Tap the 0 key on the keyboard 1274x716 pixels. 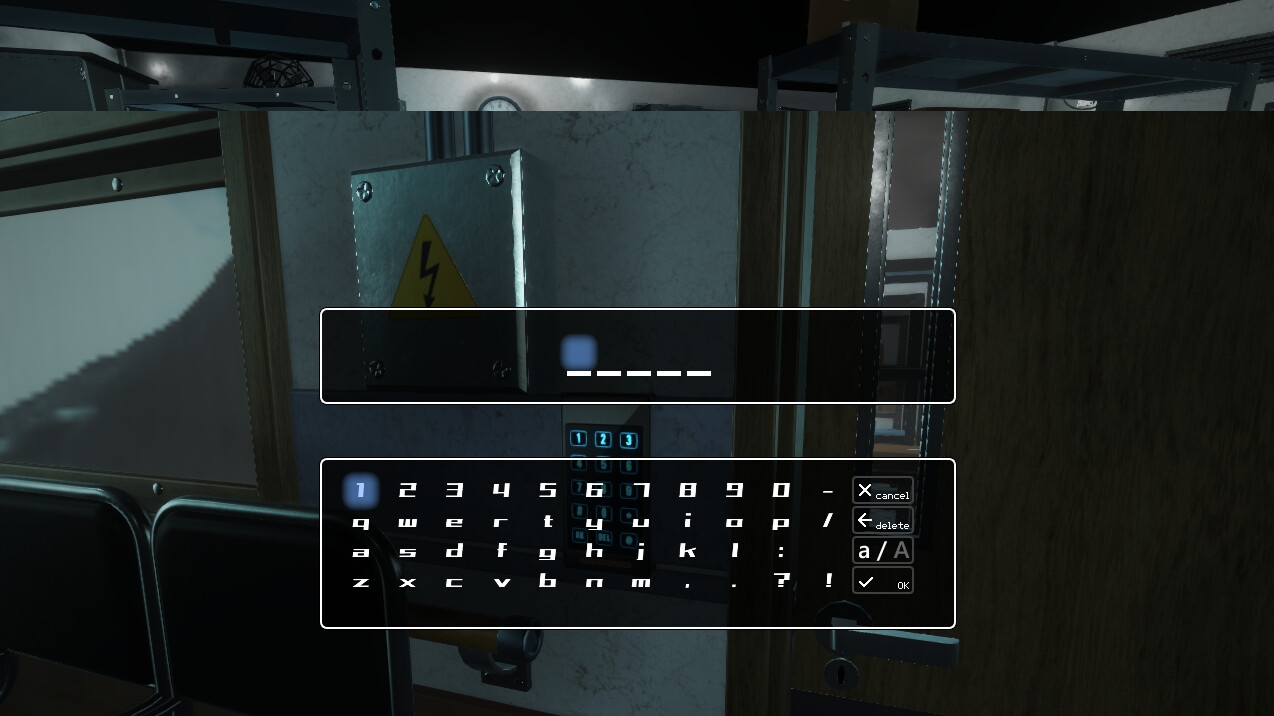pyautogui.click(x=781, y=490)
